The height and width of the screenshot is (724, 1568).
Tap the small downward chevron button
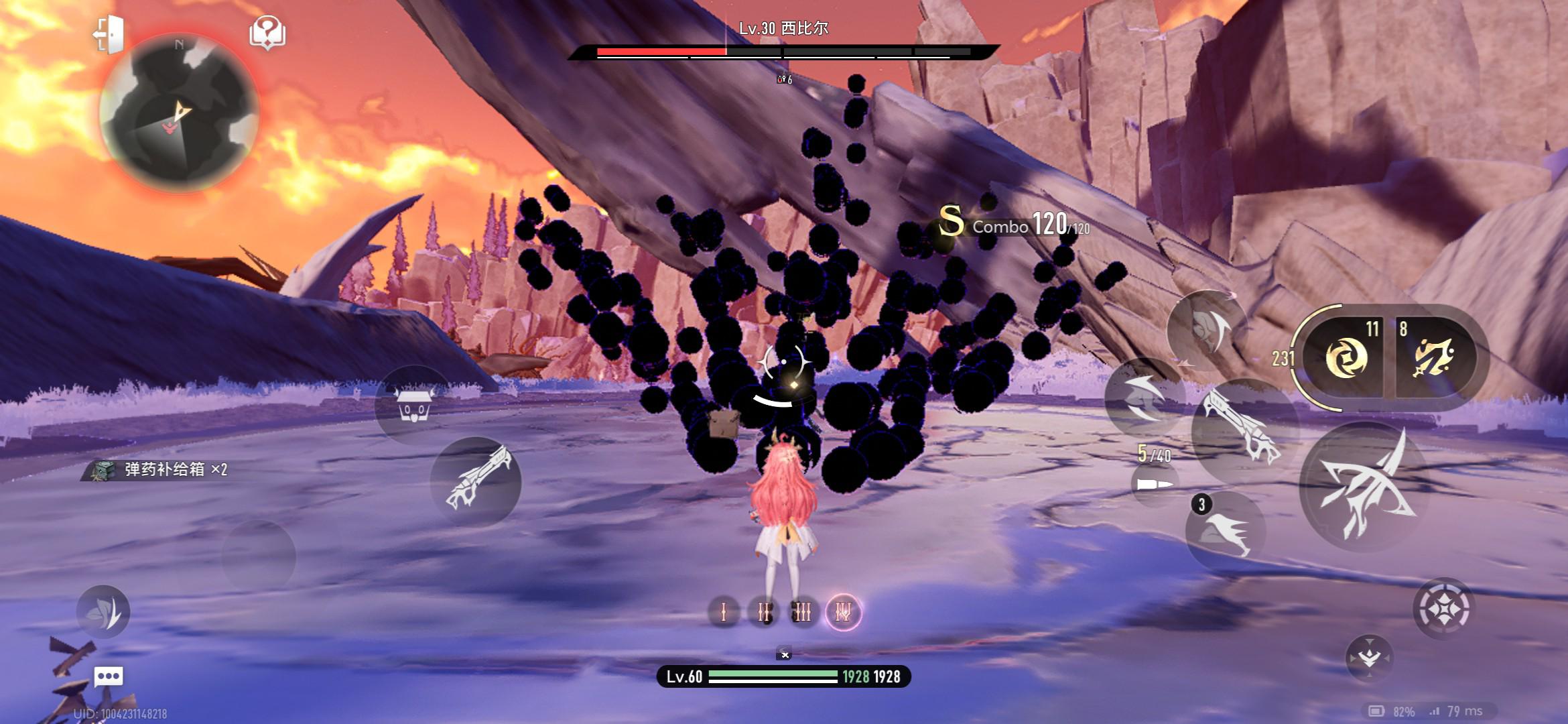pyautogui.click(x=1368, y=658)
